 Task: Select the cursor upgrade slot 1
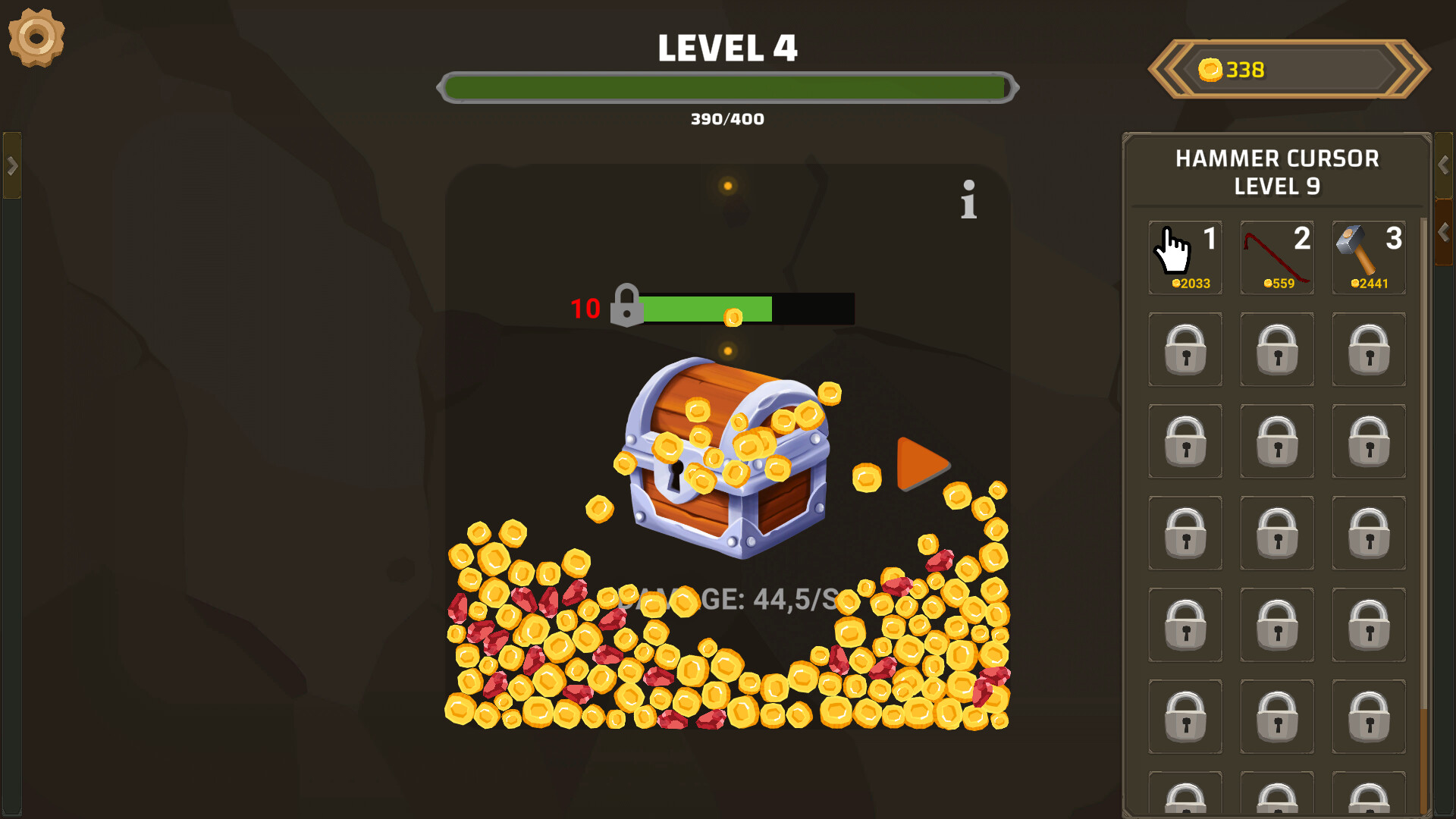(1185, 258)
